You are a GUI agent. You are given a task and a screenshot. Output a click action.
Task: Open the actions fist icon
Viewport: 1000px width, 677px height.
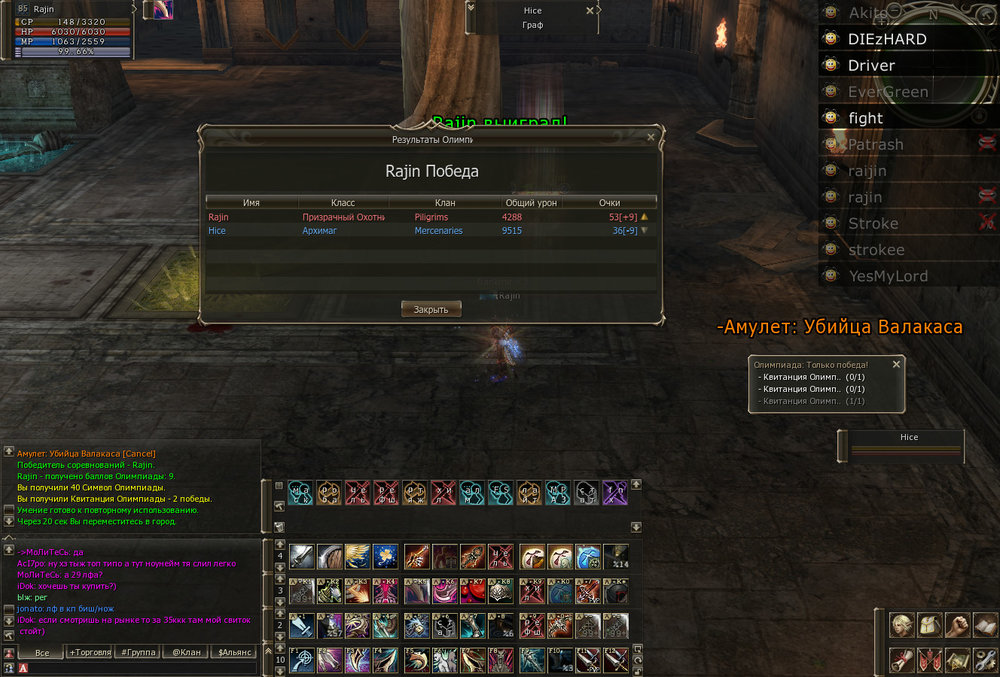(x=958, y=625)
